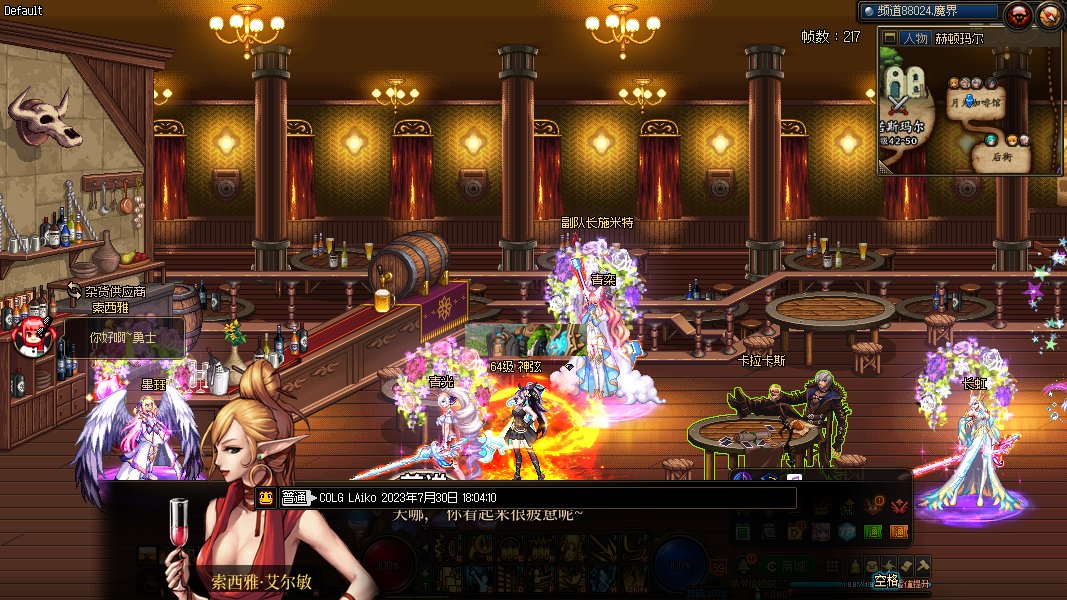Toggle the minimap window size icon

tap(890, 38)
